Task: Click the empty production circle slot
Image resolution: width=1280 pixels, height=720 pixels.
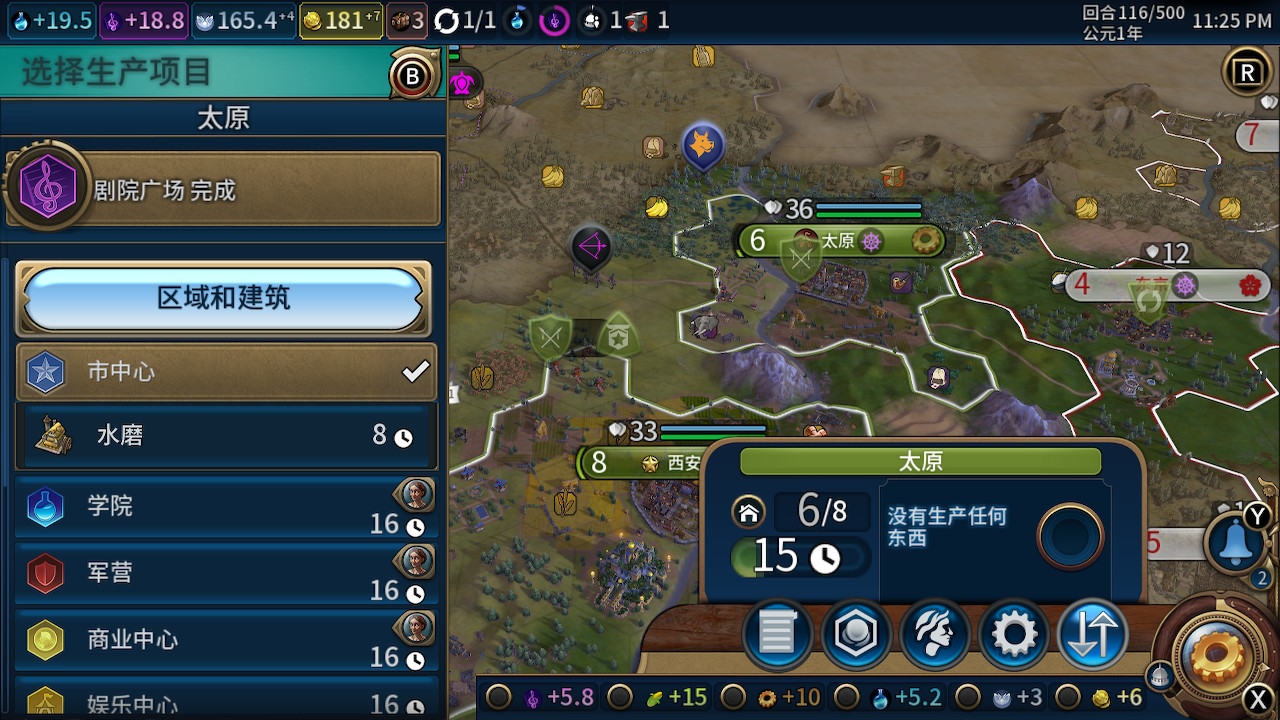Action: (x=1070, y=537)
